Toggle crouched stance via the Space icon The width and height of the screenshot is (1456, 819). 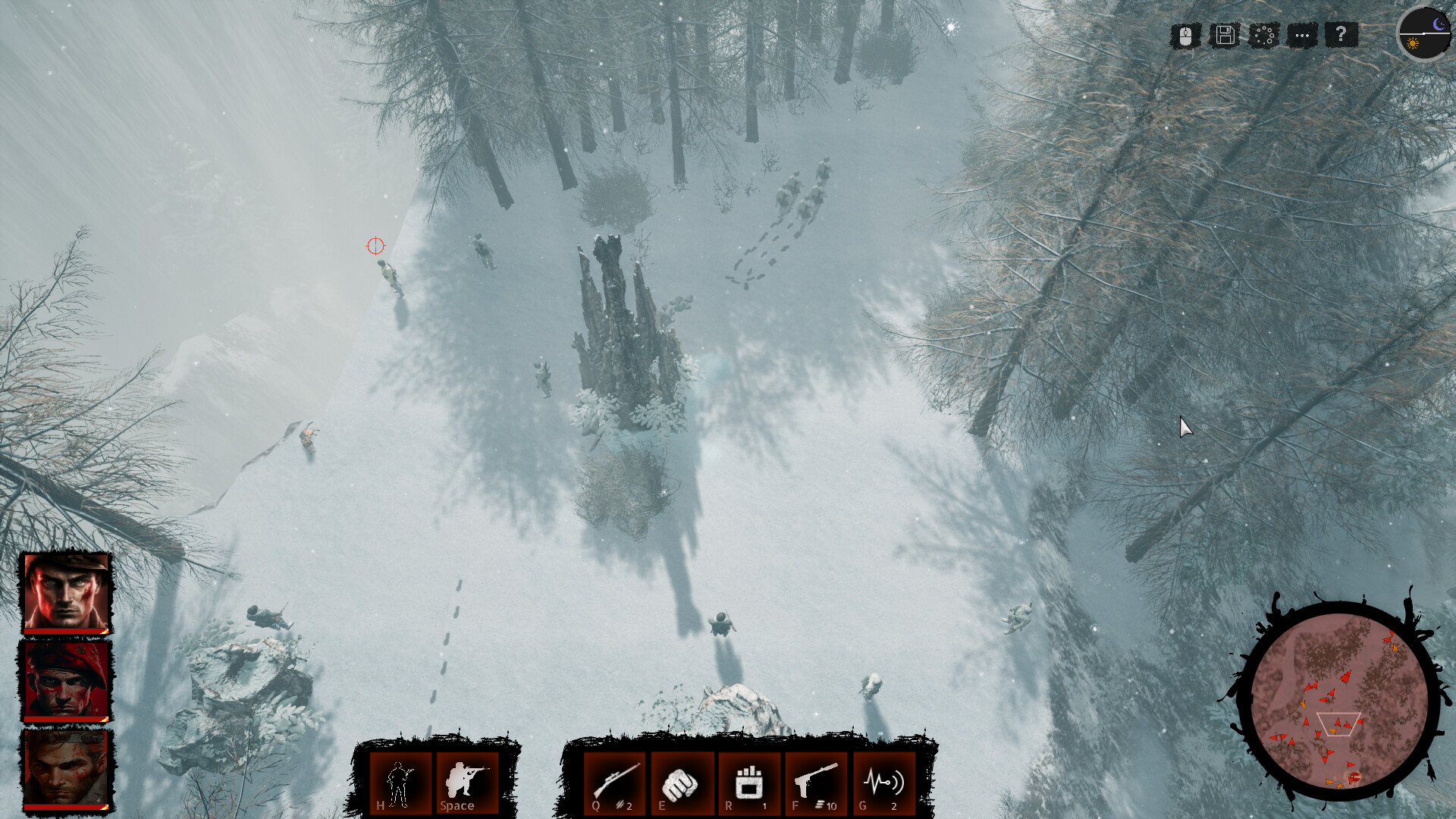(466, 781)
